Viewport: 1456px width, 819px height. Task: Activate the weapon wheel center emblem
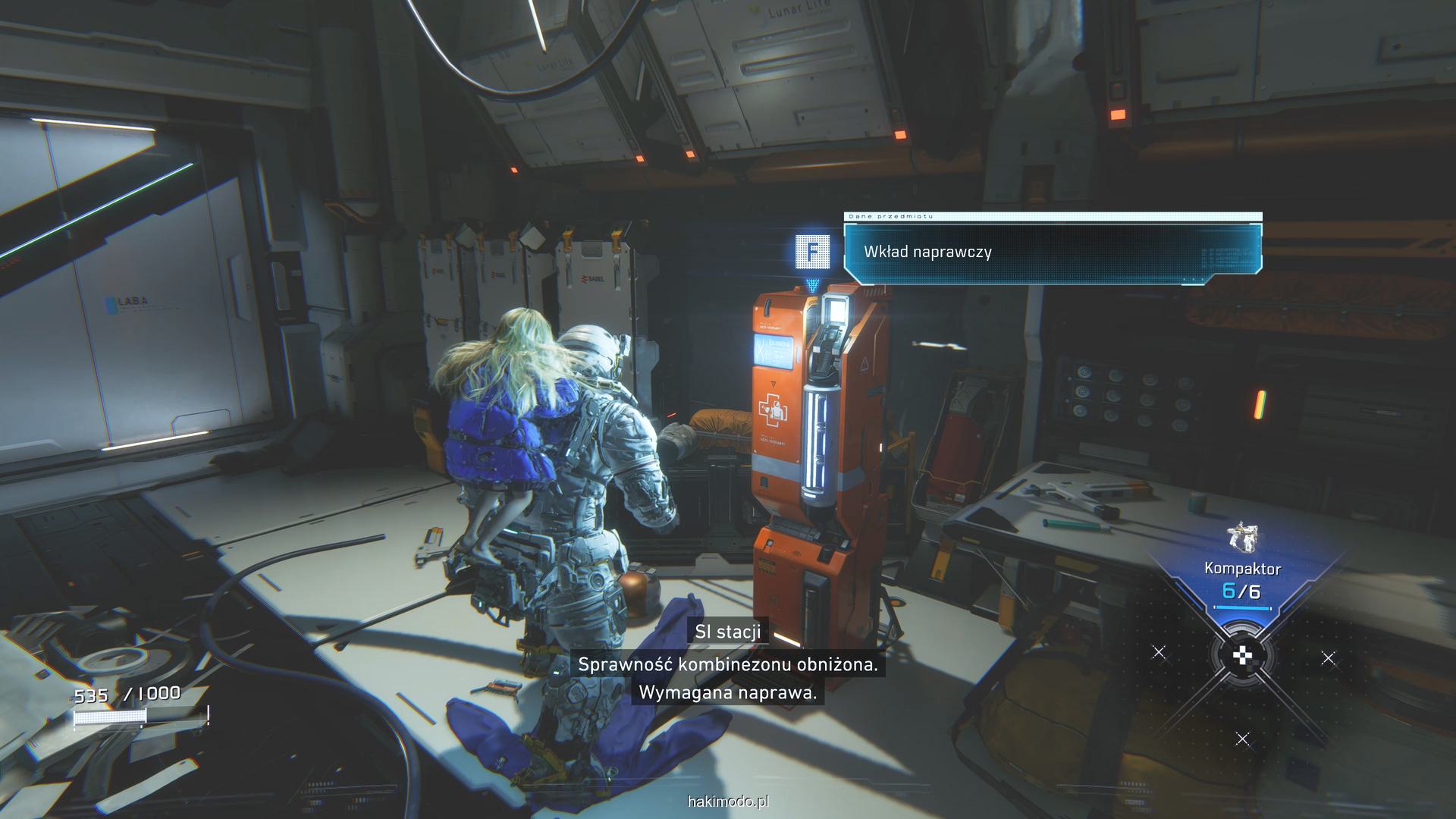pos(1242,657)
